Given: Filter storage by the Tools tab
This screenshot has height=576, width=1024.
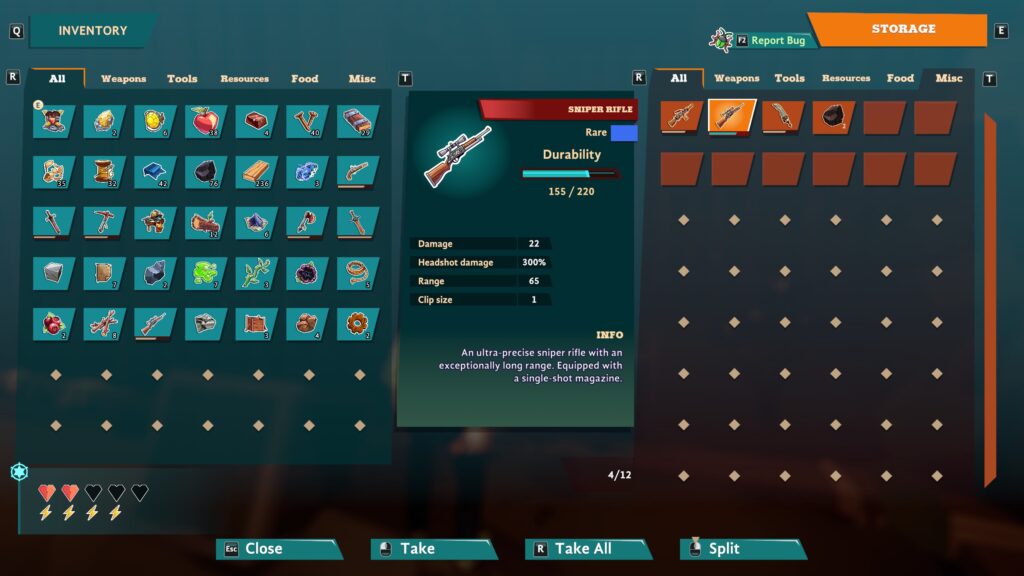Looking at the screenshot, I should (x=789, y=78).
